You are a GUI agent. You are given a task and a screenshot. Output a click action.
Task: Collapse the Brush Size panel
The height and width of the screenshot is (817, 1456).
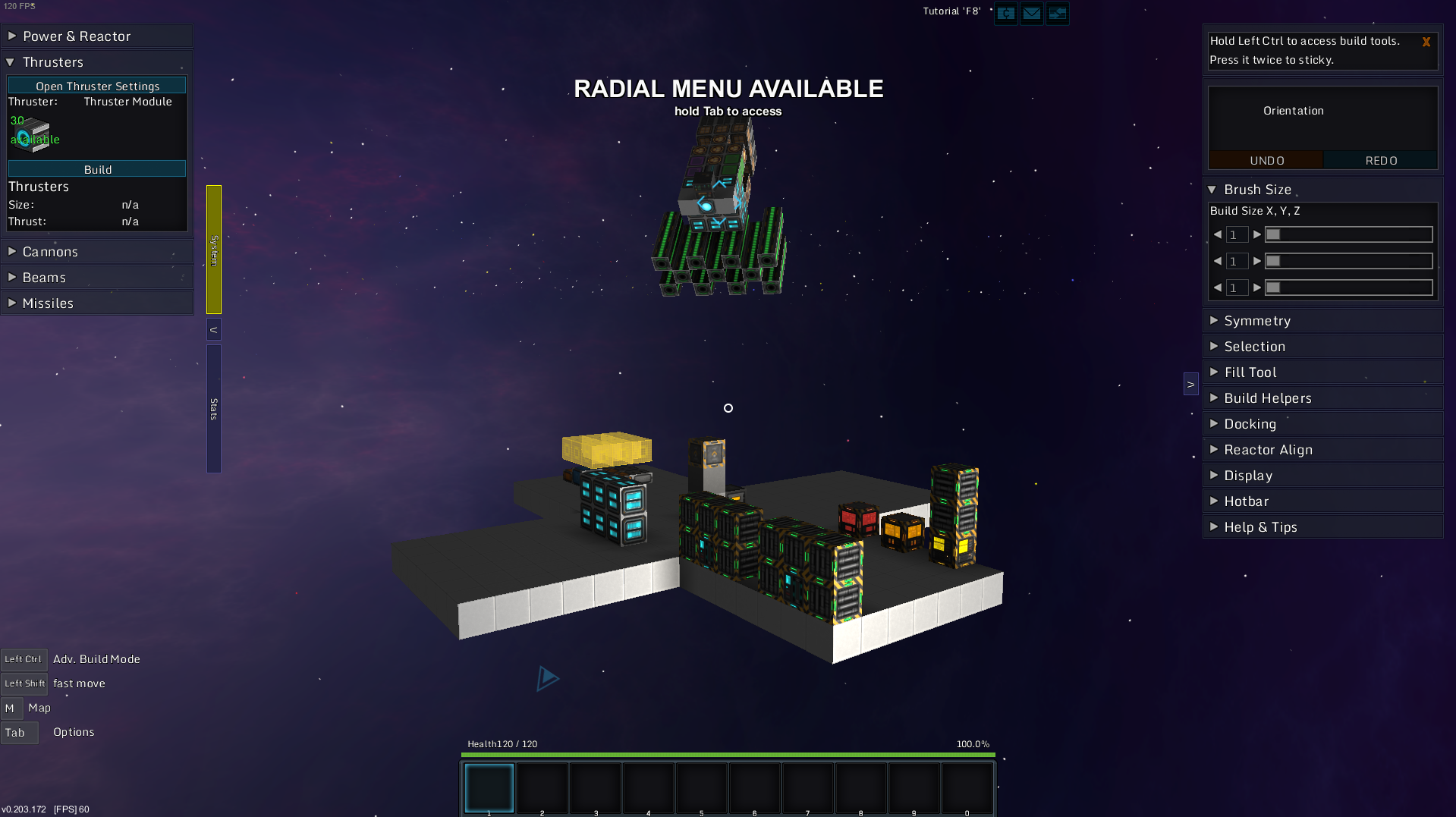pos(1257,190)
